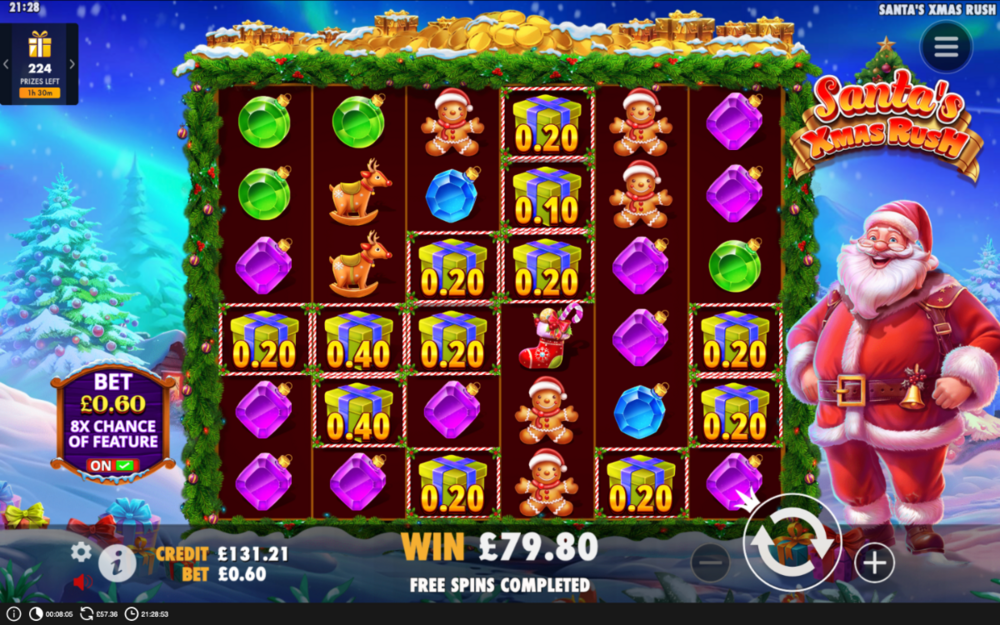Go to the previous prize panel

[x=5, y=65]
